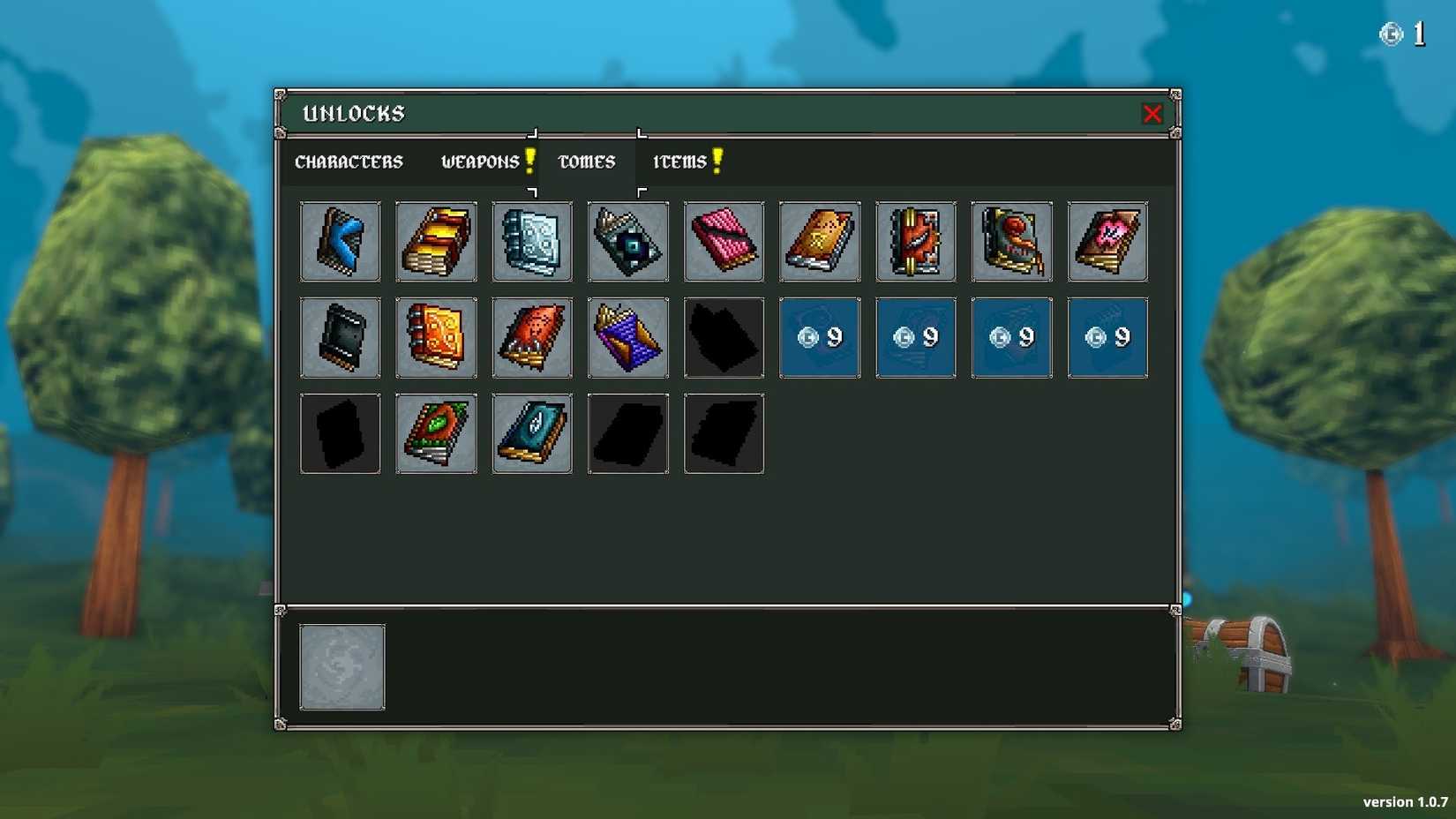The height and width of the screenshot is (819, 1456).
Task: View the selected tome preview thumbnail
Action: click(x=342, y=666)
